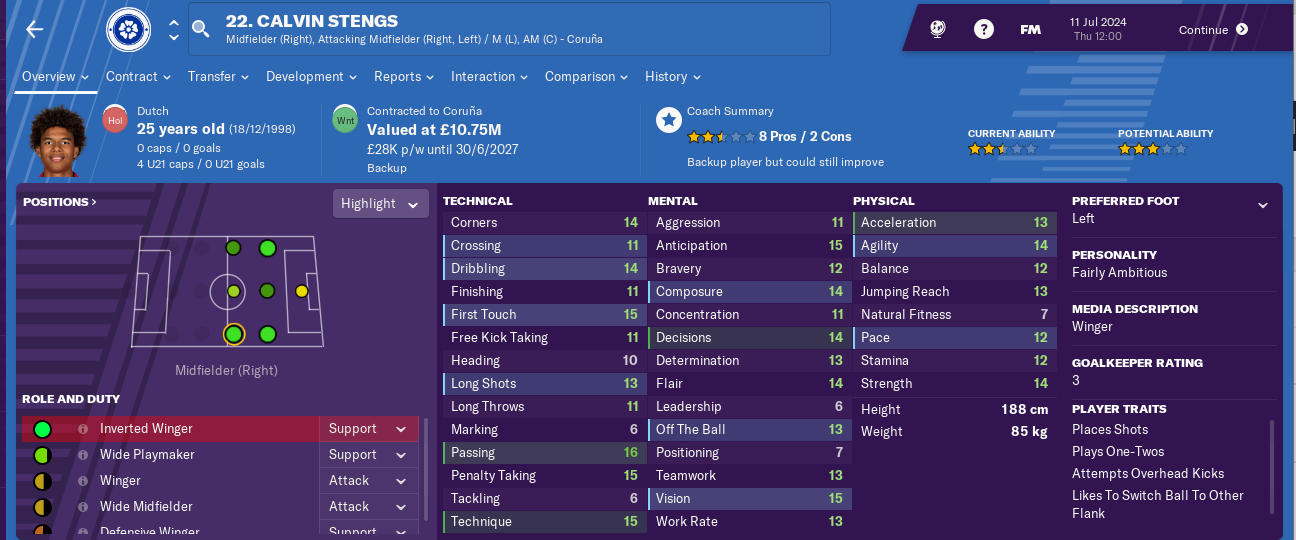This screenshot has width=1296, height=540.
Task: Open the help question mark icon
Action: tap(984, 30)
